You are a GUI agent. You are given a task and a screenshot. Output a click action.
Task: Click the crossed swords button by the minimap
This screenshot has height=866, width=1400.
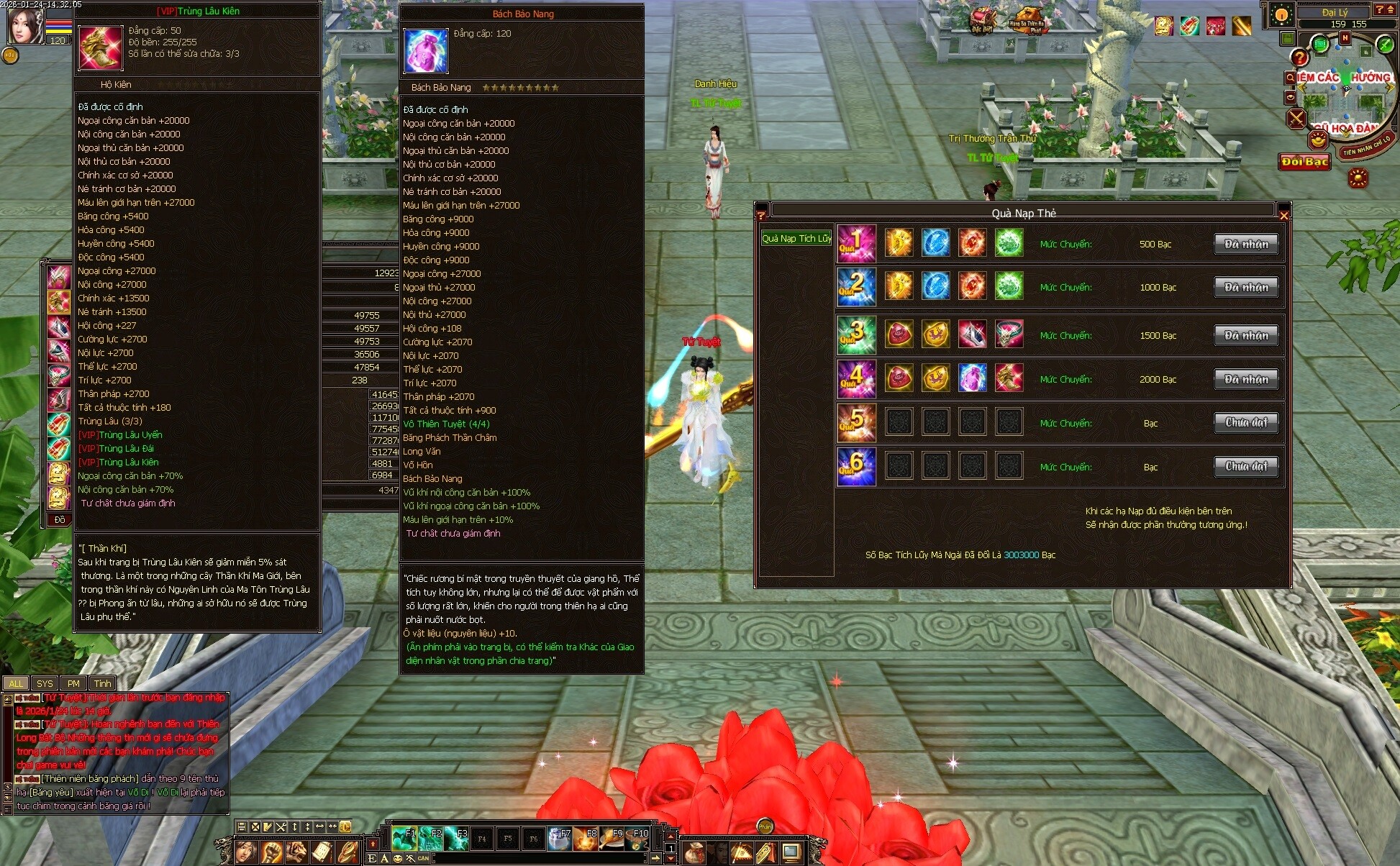tap(1296, 119)
